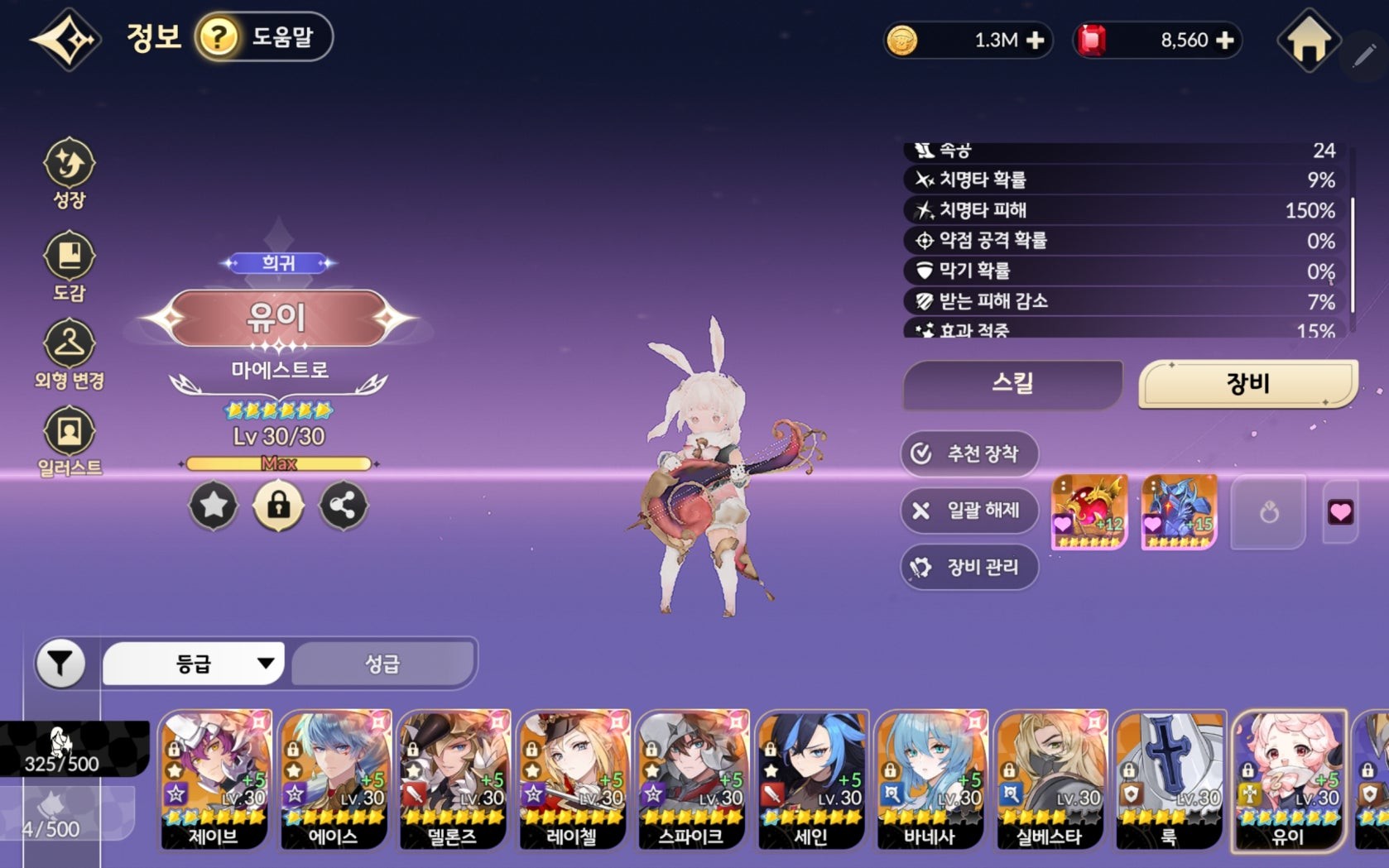
Task: Toggle the padlock lock button for 유이
Action: click(278, 505)
